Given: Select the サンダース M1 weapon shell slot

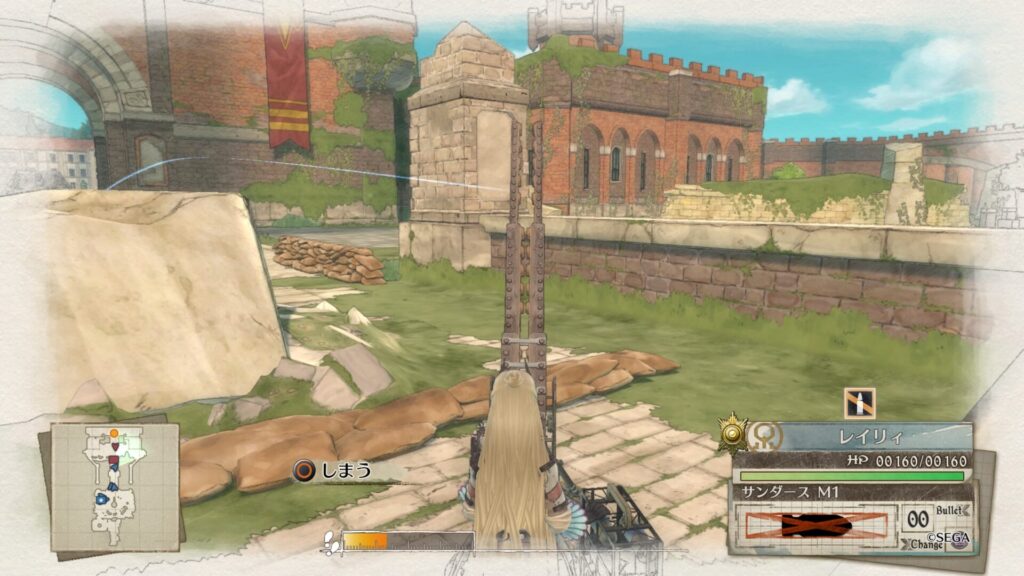Looking at the screenshot, I should click(x=816, y=524).
